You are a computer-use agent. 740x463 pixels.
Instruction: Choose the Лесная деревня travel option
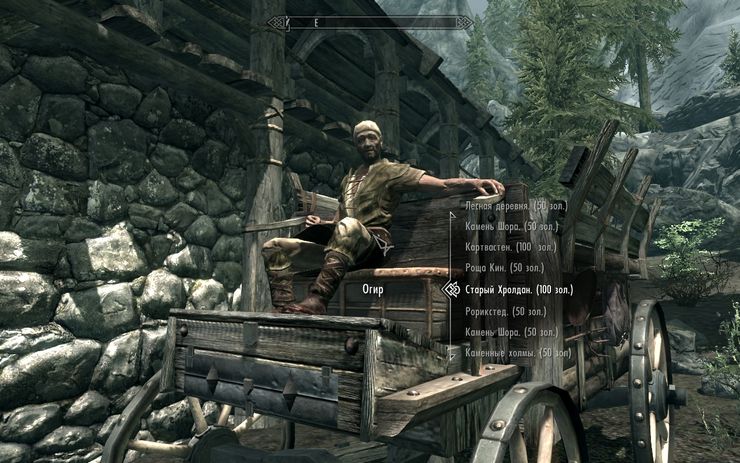tap(512, 205)
